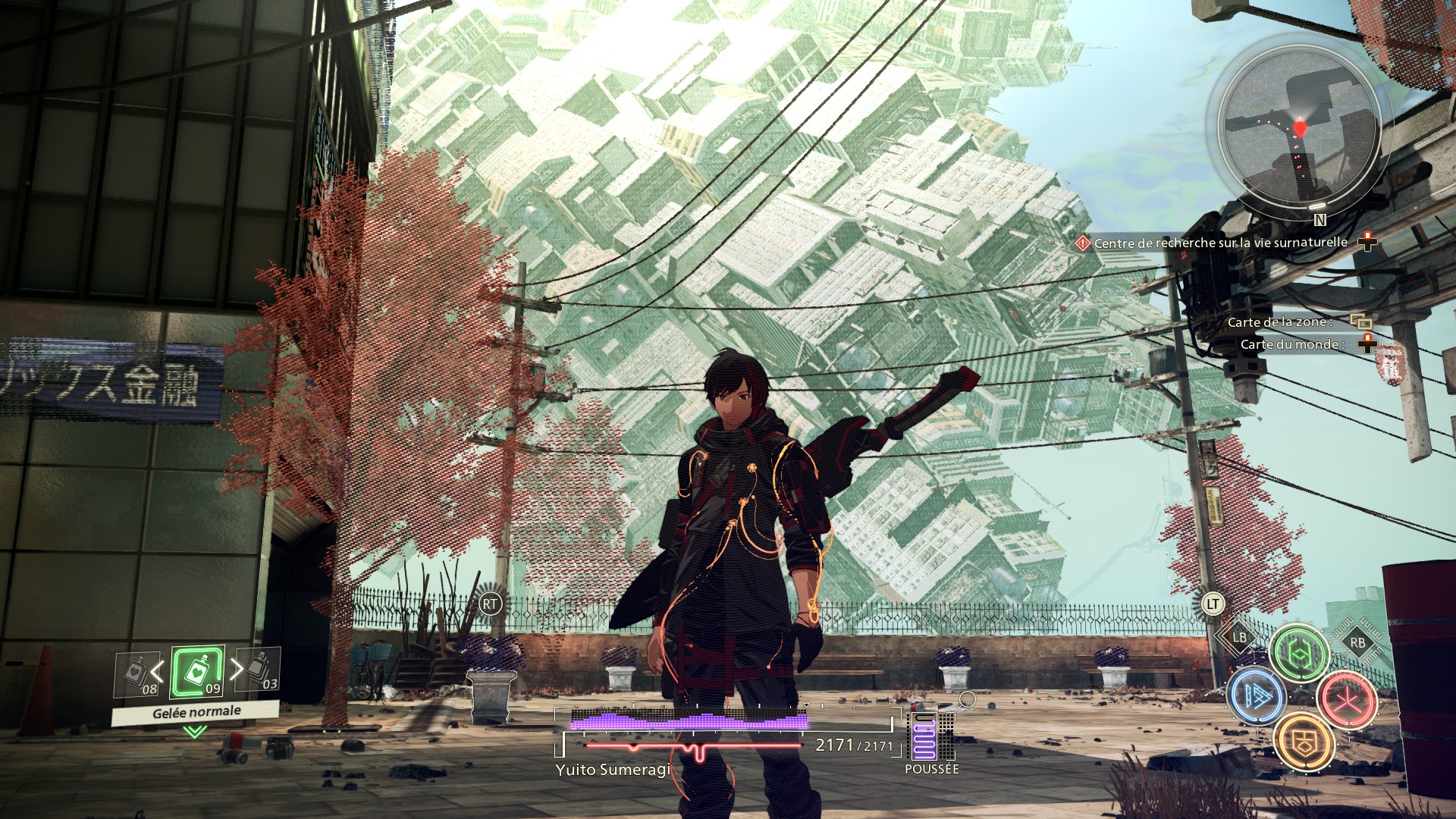
Task: Trigger the red SAS ability icon
Action: click(x=1347, y=699)
